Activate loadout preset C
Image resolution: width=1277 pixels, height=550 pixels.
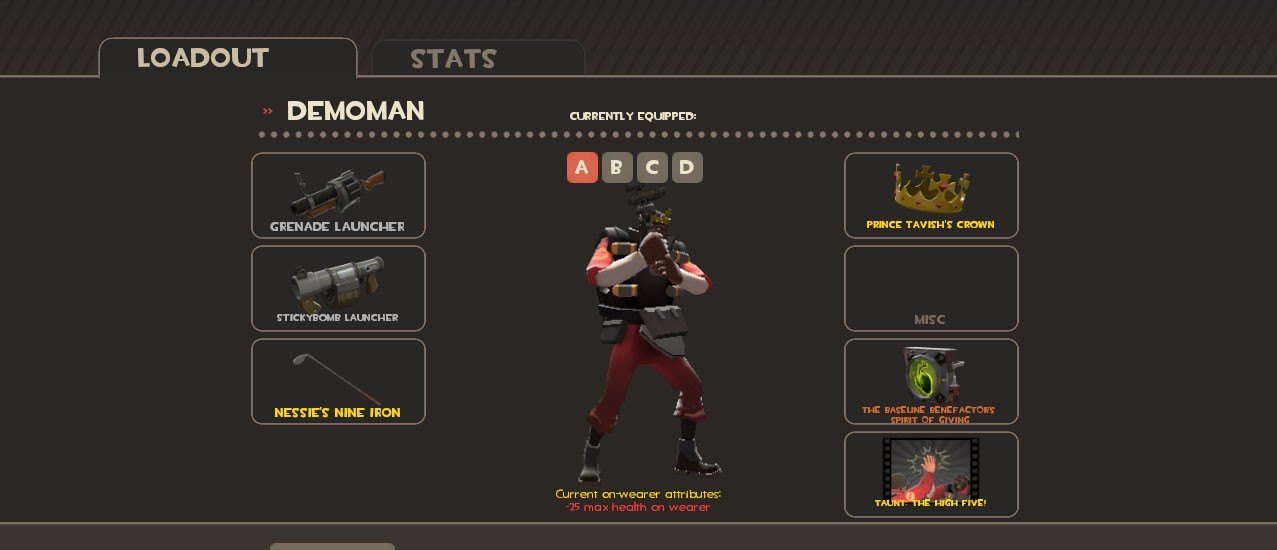[652, 167]
